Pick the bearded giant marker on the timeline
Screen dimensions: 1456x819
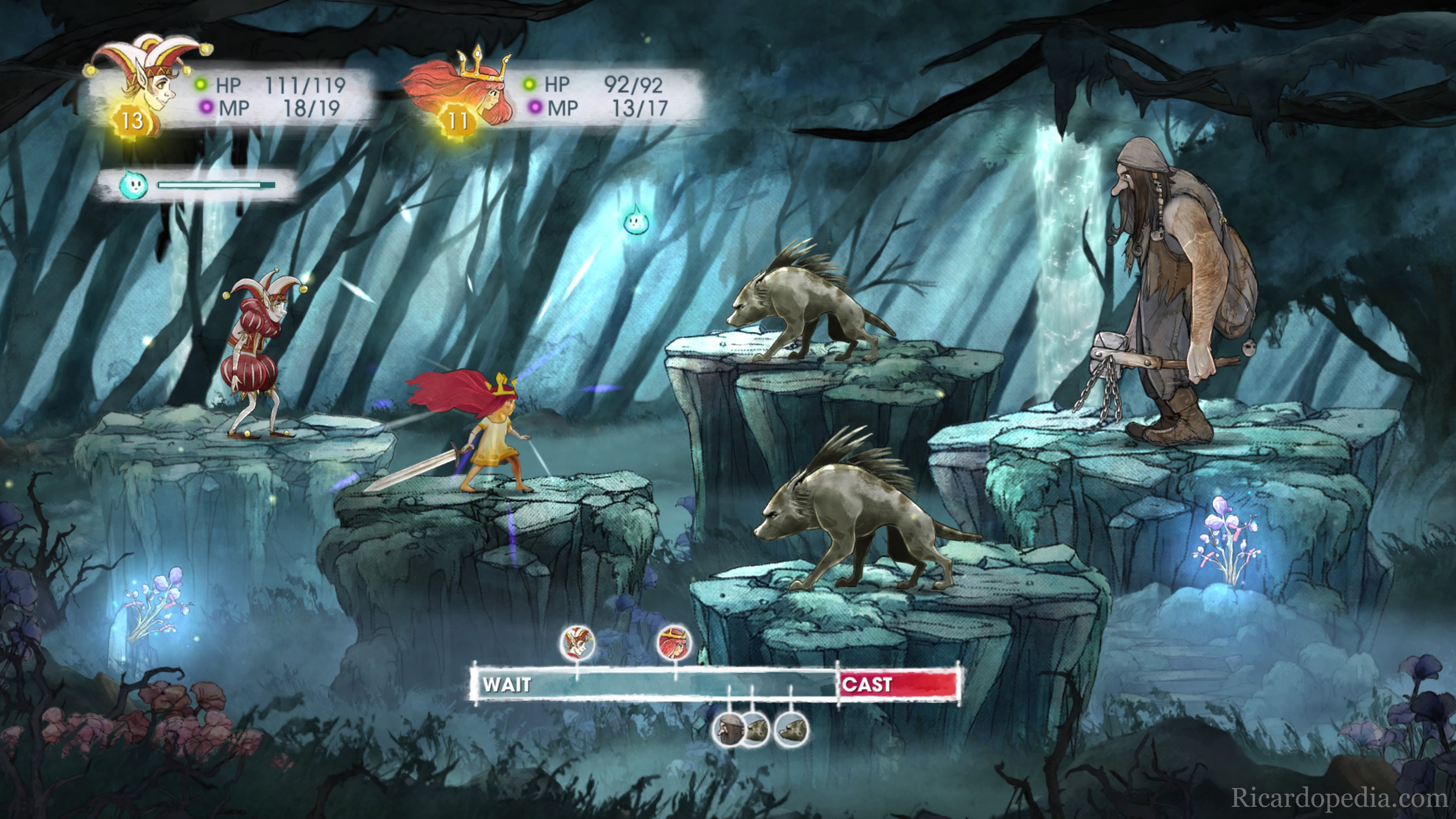(x=728, y=730)
